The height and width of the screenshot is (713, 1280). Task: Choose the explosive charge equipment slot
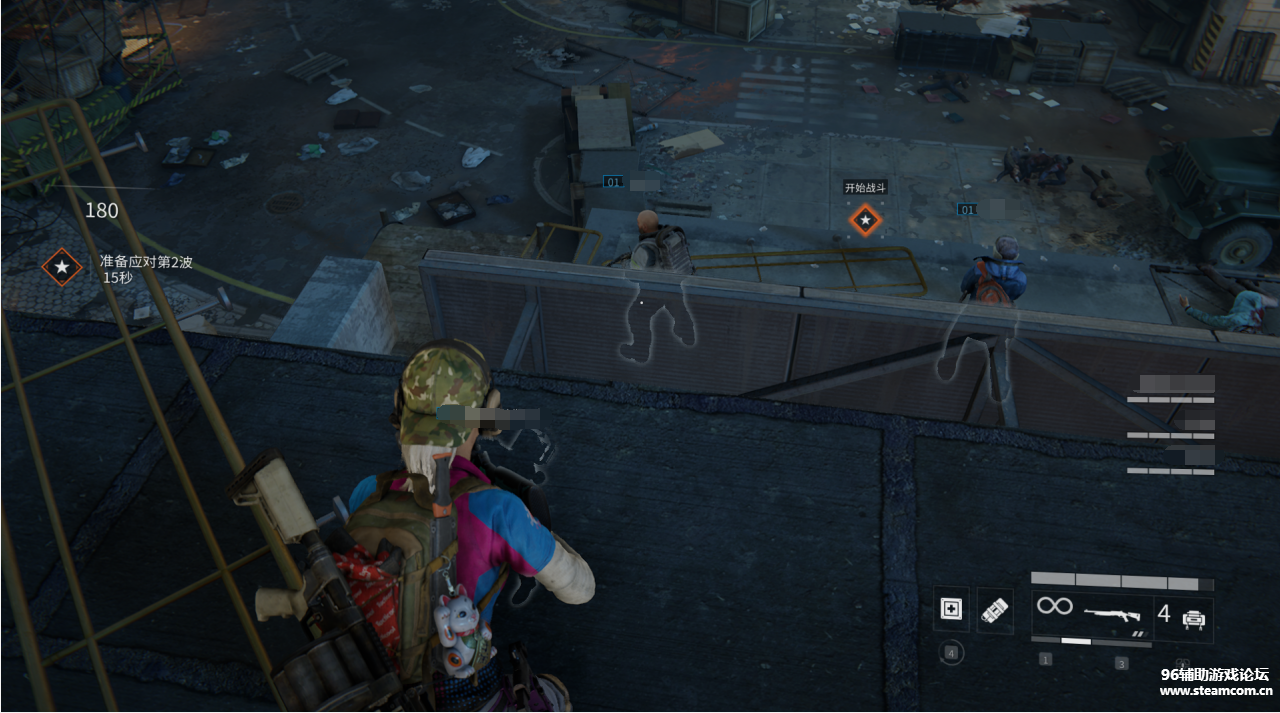(994, 610)
